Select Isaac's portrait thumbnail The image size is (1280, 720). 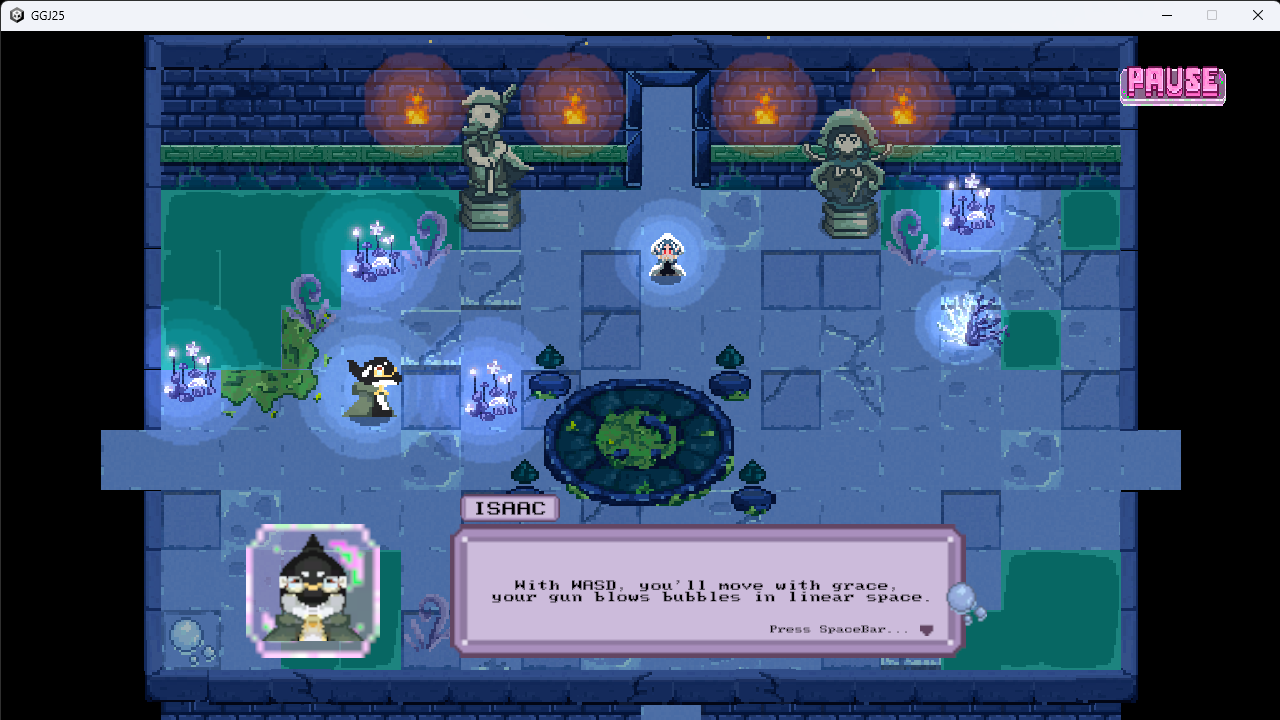point(312,588)
